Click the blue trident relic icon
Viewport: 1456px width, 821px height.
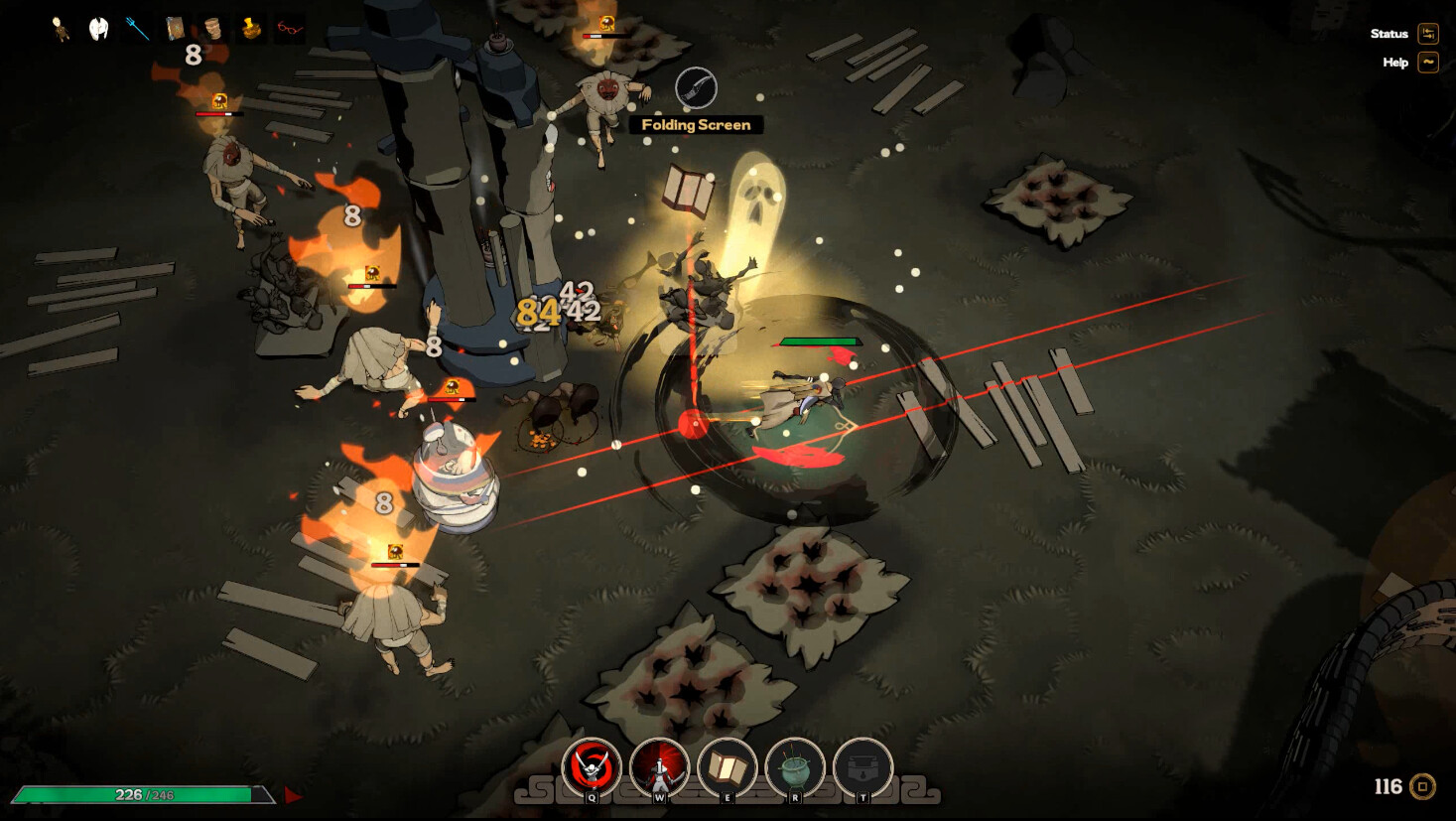(x=137, y=29)
